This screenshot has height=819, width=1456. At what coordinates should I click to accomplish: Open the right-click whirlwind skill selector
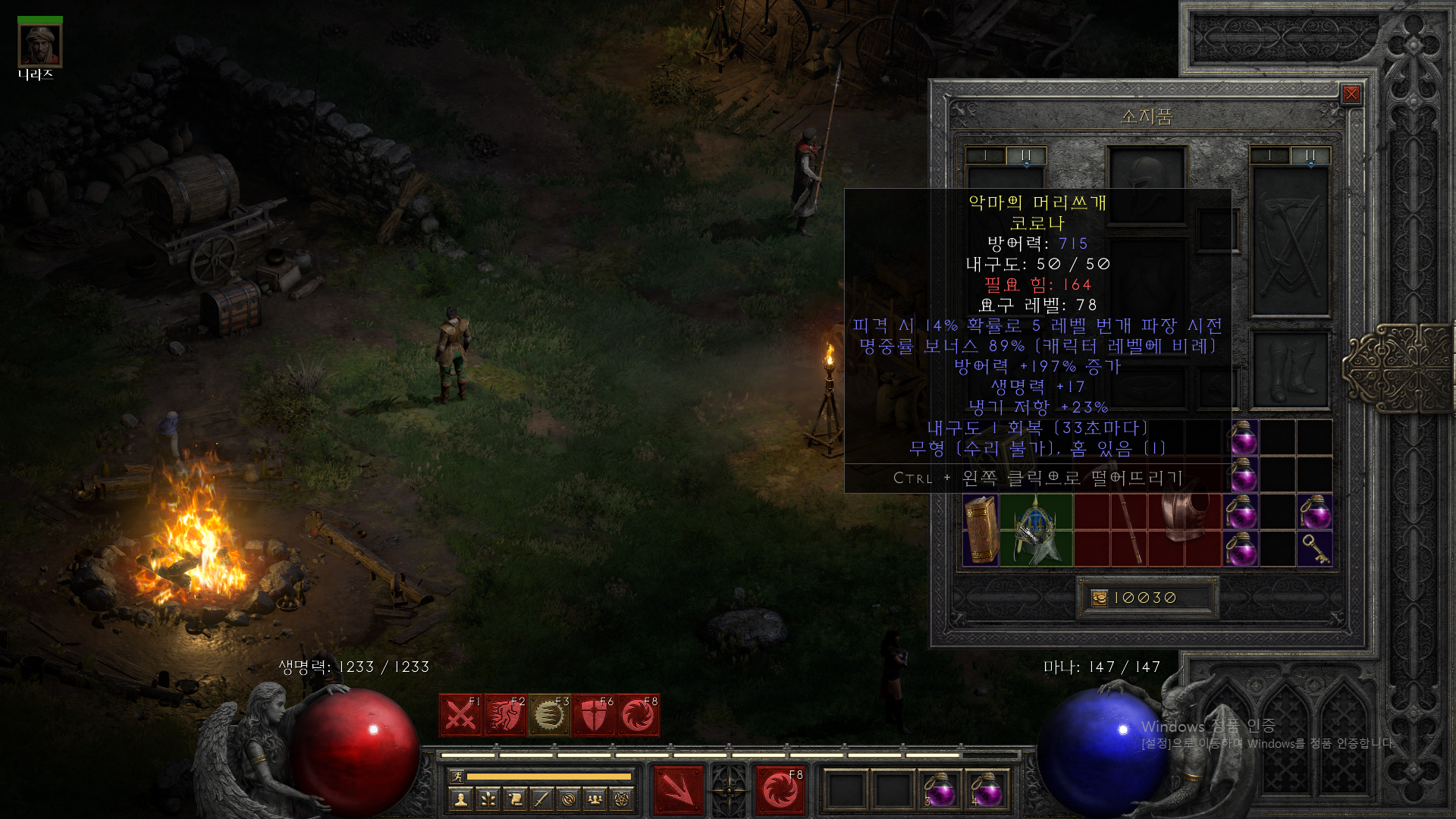click(x=780, y=790)
